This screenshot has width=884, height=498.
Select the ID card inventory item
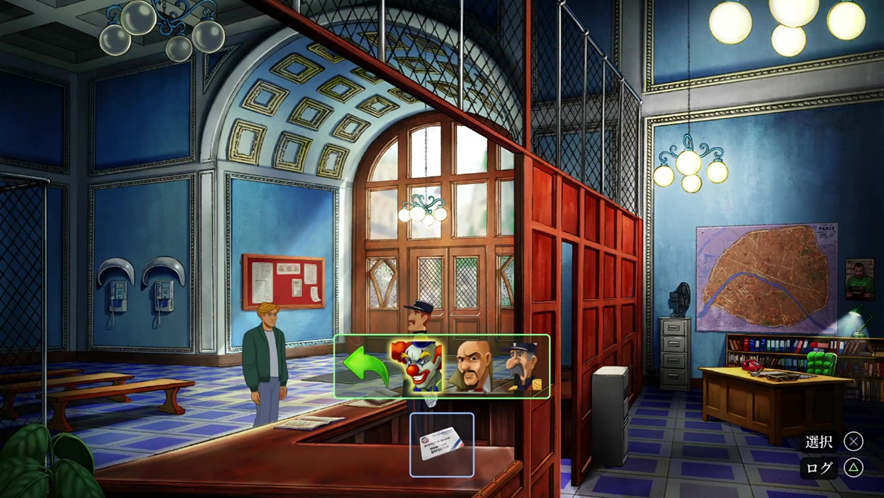click(442, 443)
